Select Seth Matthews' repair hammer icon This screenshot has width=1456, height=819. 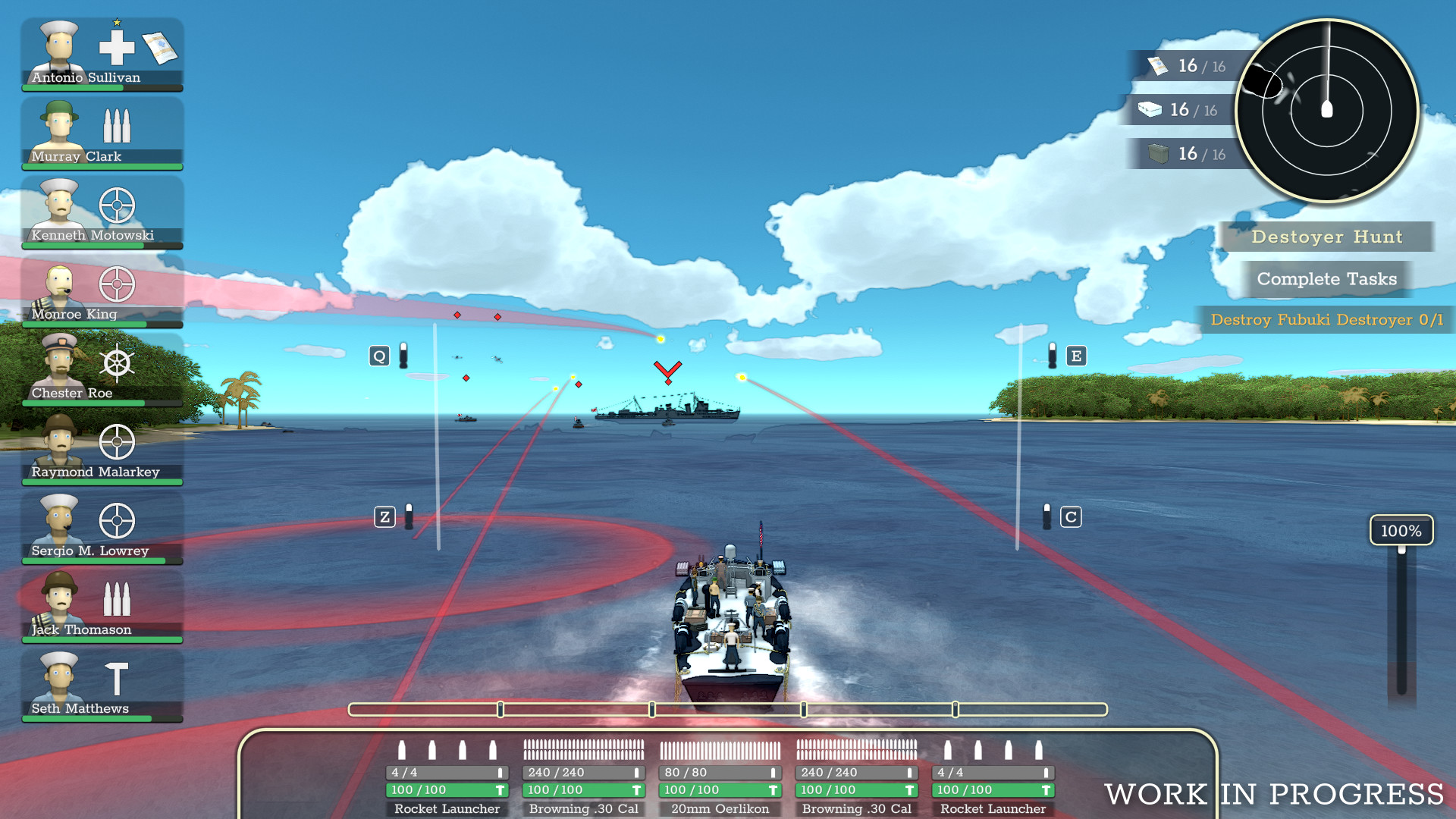pyautogui.click(x=118, y=678)
